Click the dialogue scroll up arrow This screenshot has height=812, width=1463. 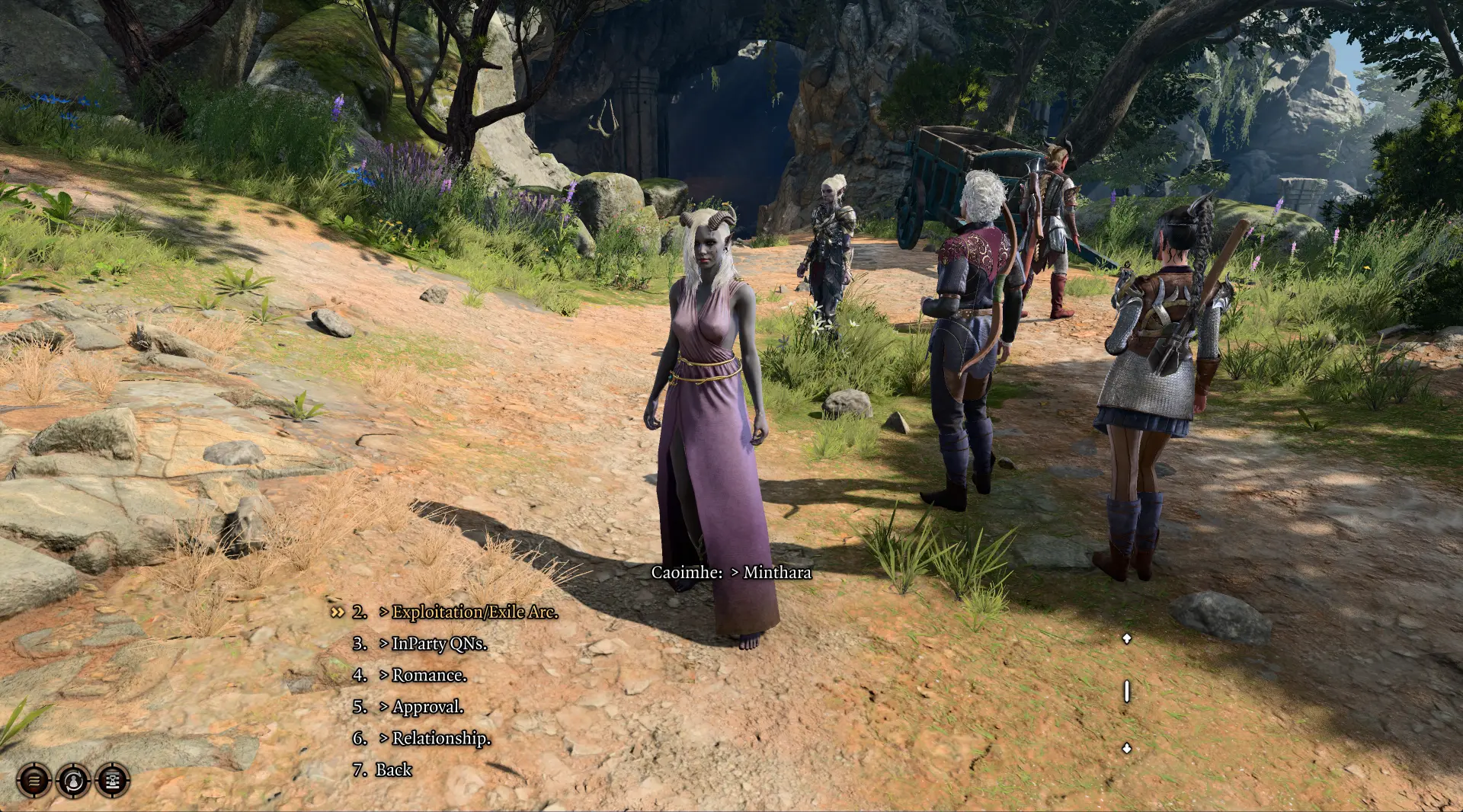tap(1127, 638)
